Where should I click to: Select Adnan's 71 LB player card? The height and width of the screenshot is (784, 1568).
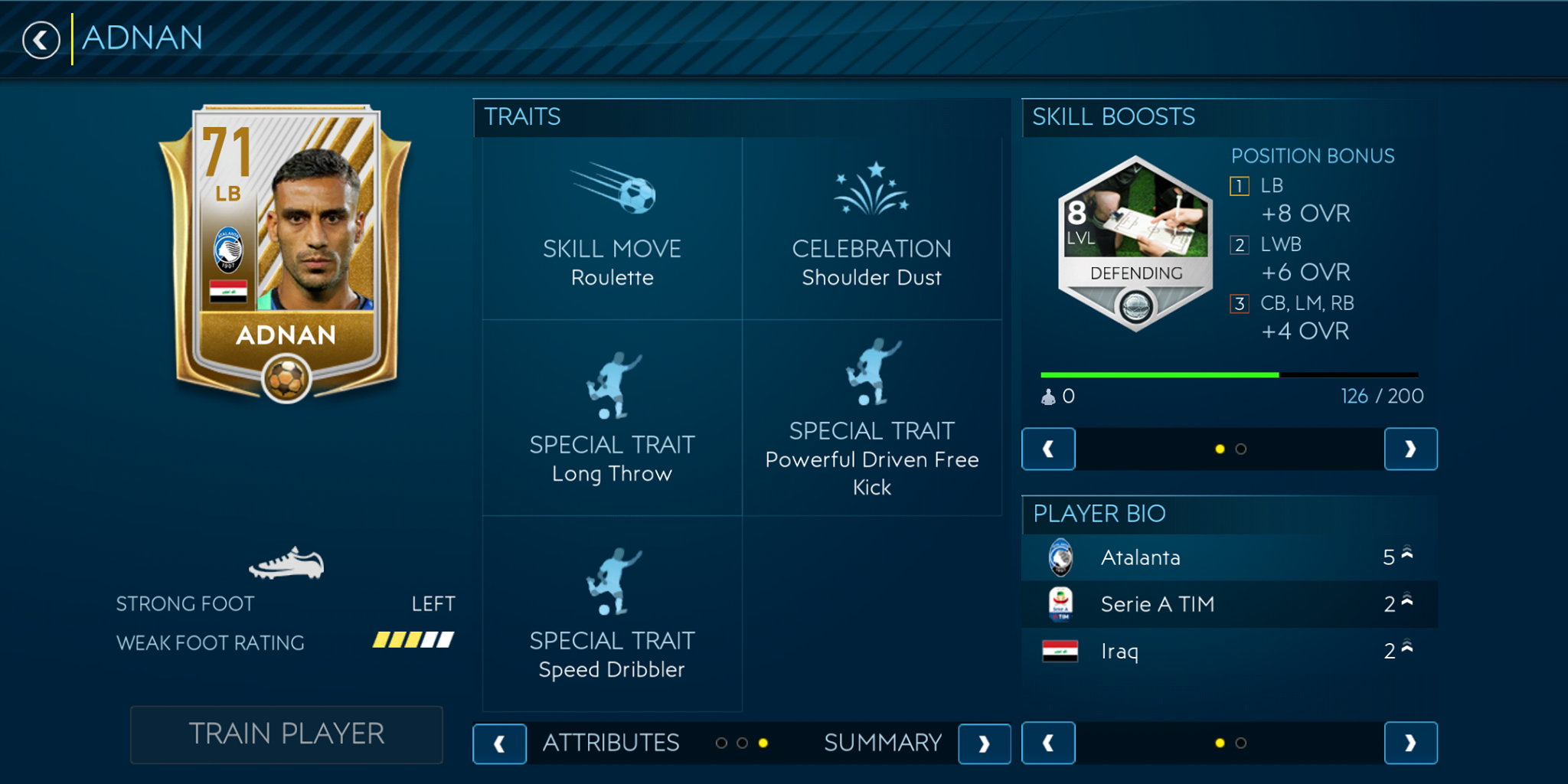(286, 253)
